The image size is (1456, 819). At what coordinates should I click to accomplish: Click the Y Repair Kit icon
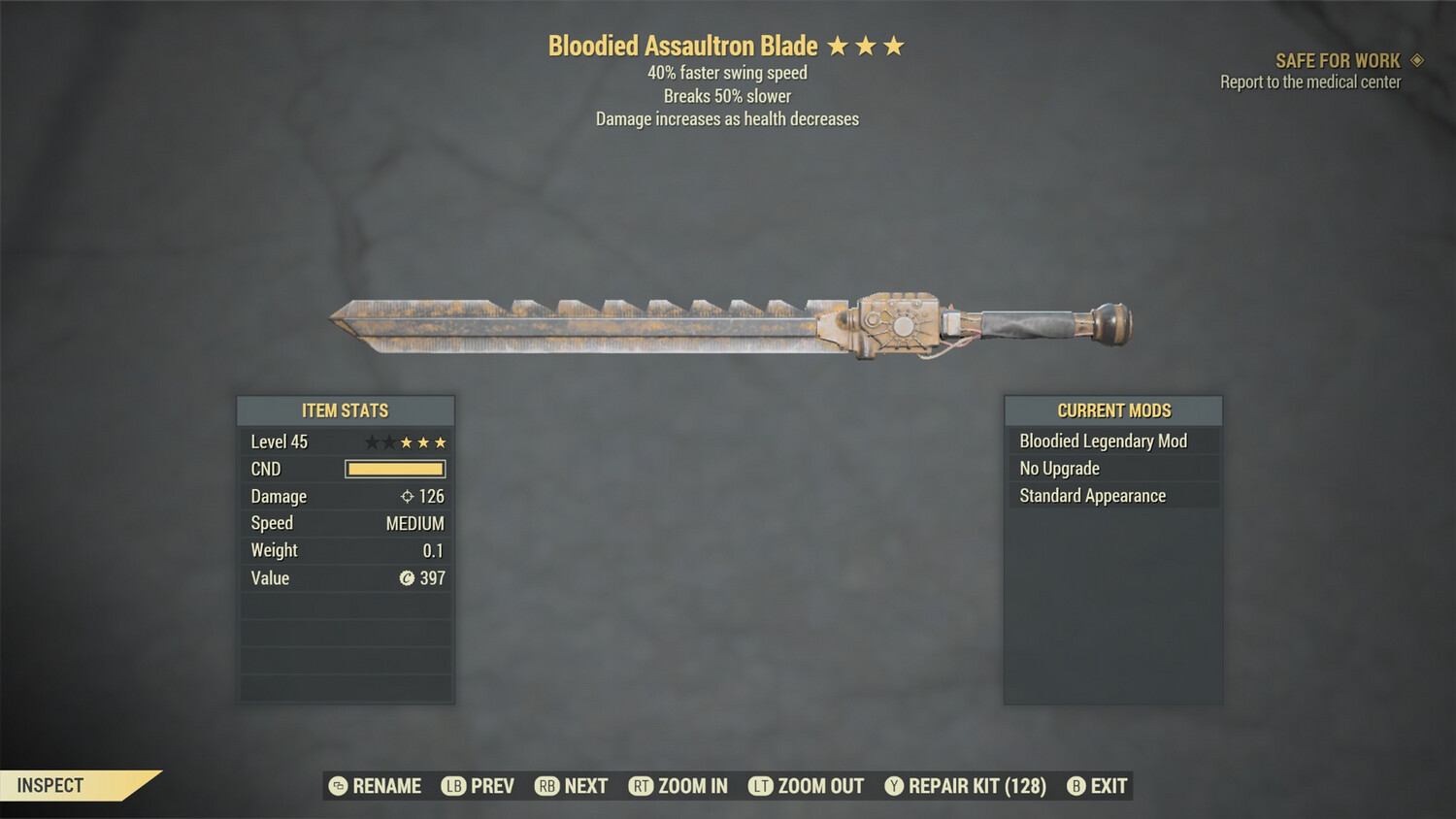(893, 786)
